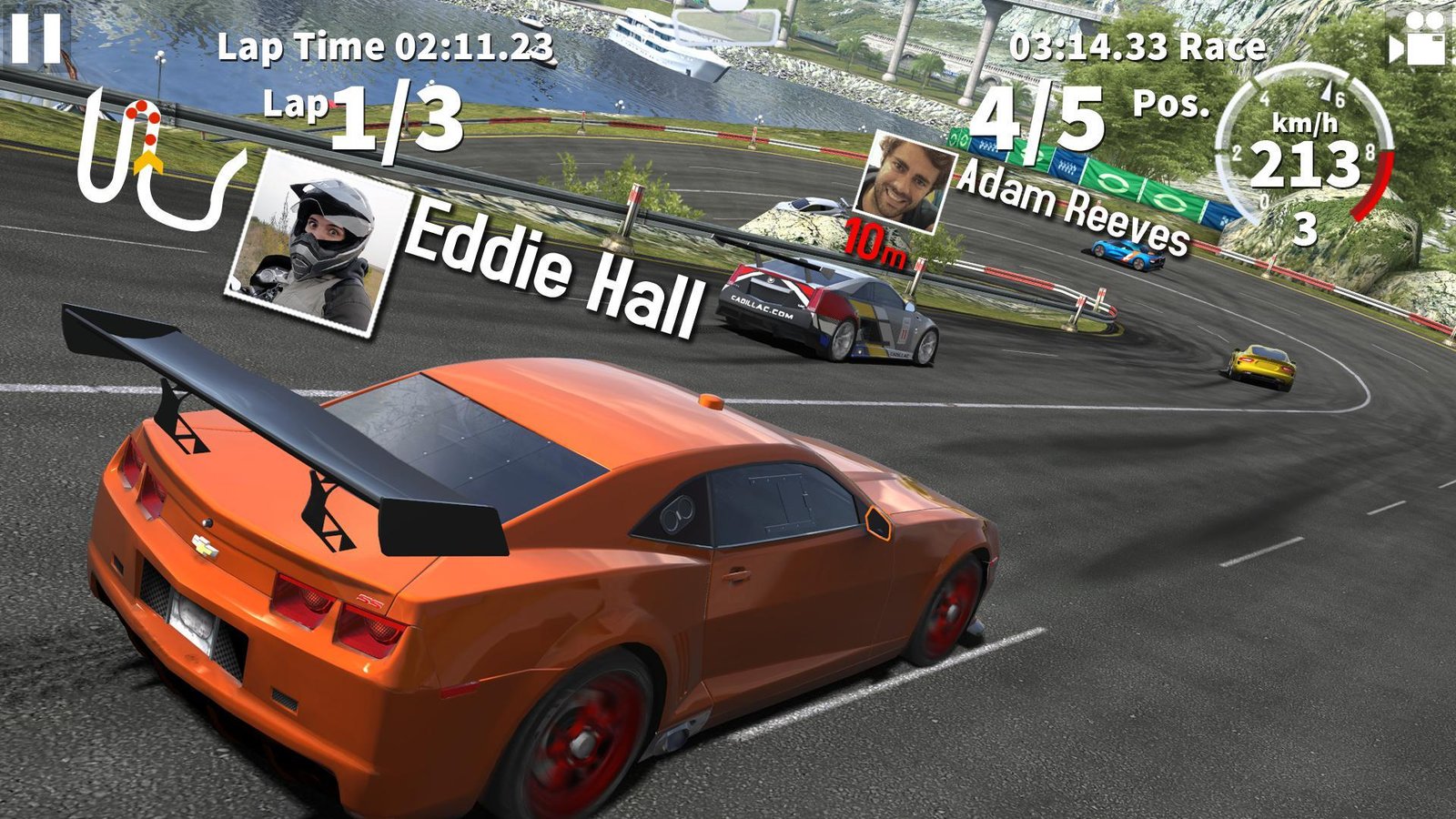Tap the gear number 3 indicator
Viewport: 1456px width, 819px height.
click(1305, 227)
